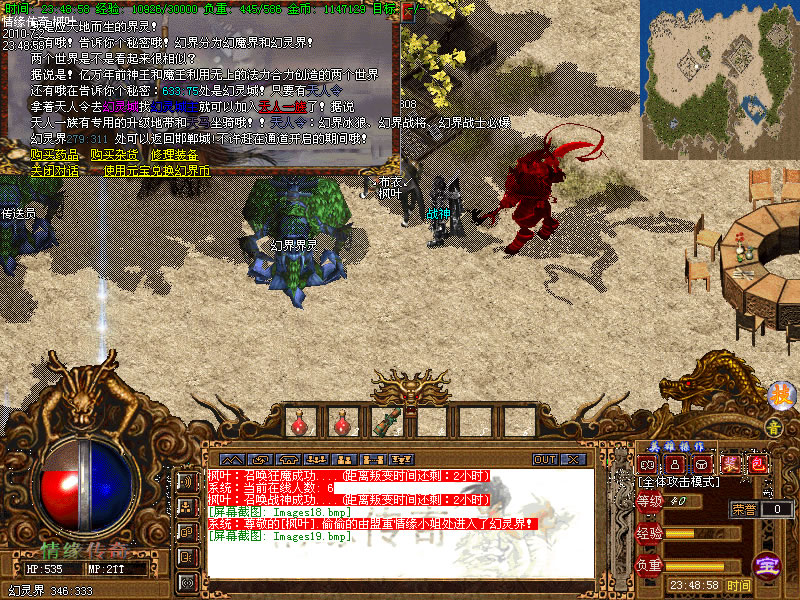Toggle the 音 sound button

(x=772, y=427)
